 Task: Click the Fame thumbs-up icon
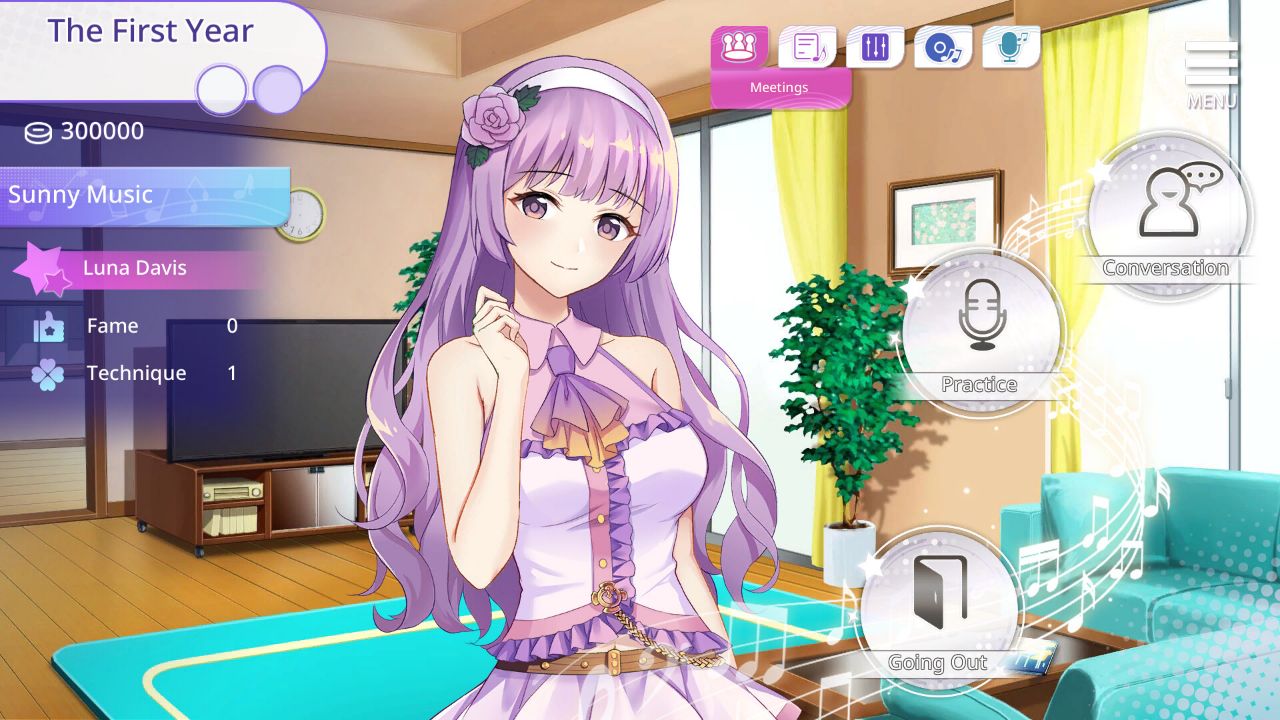tap(47, 325)
